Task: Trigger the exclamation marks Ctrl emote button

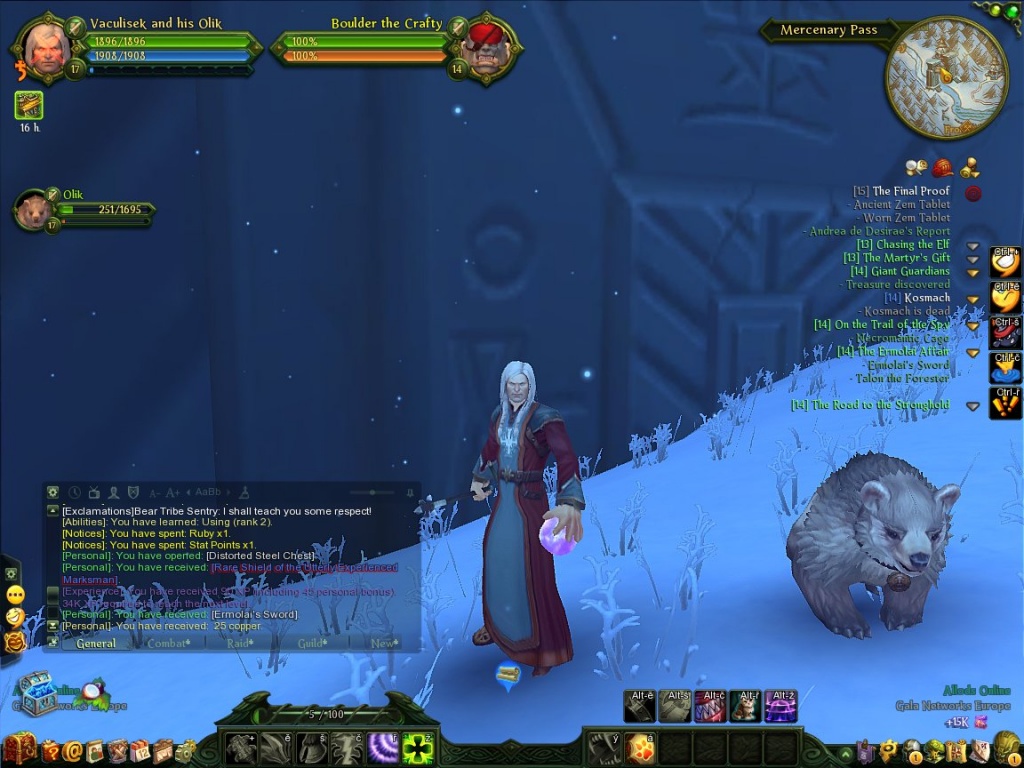Action: [x=1005, y=403]
